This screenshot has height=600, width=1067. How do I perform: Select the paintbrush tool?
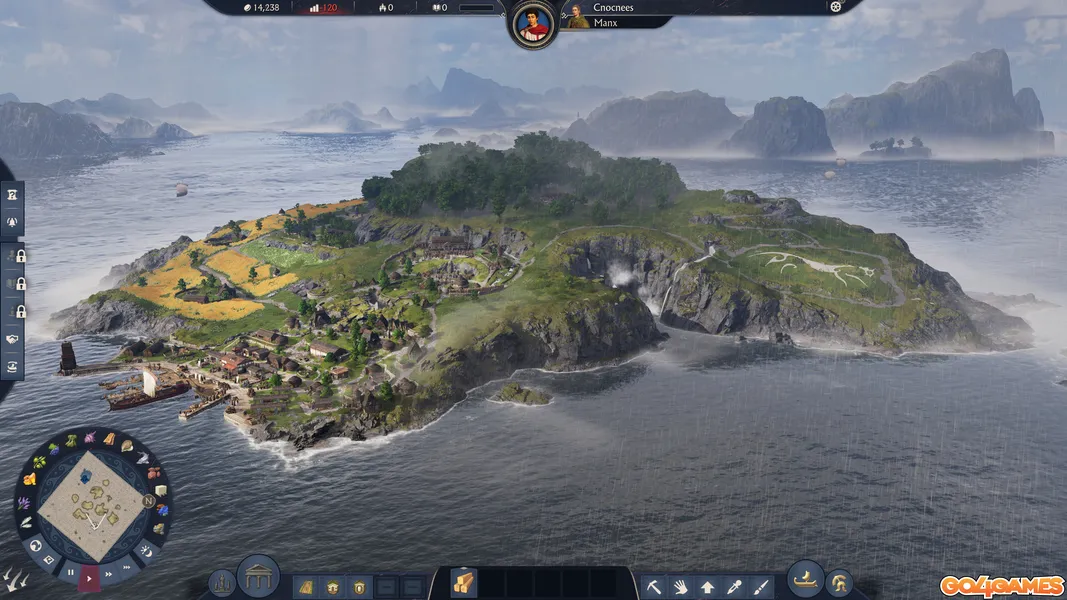[x=761, y=586]
